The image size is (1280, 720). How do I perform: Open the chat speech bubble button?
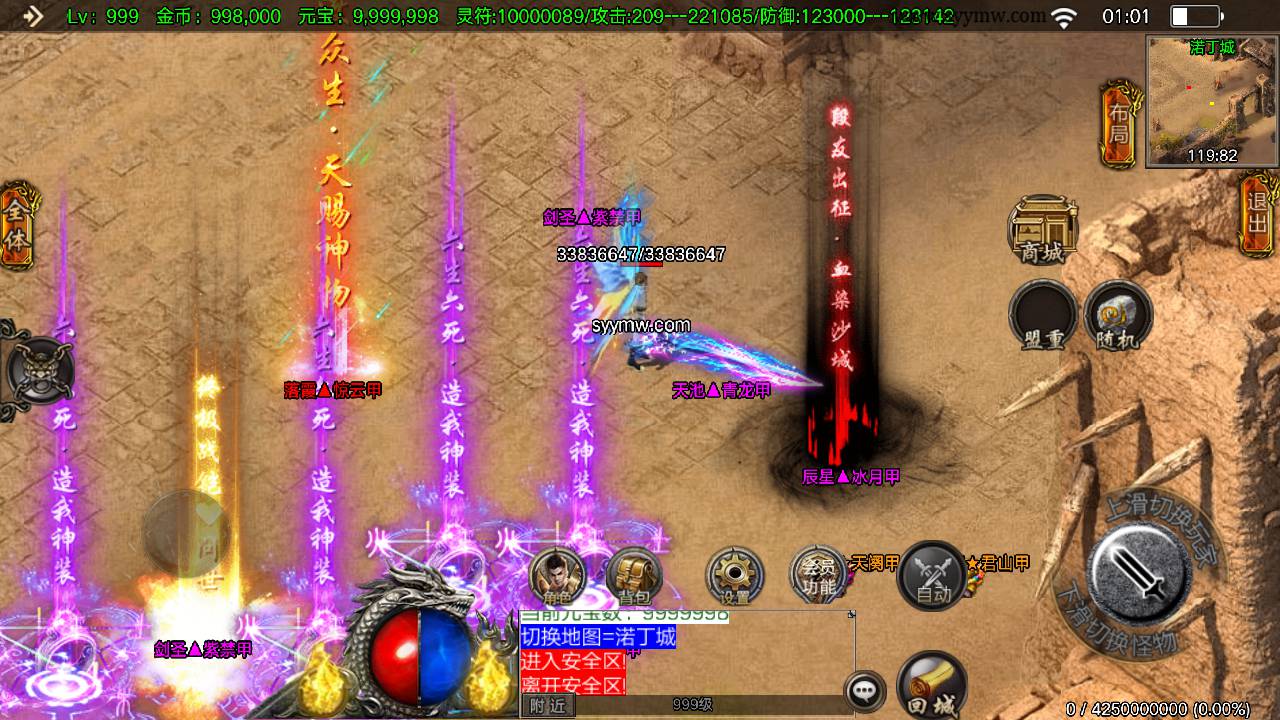864,690
